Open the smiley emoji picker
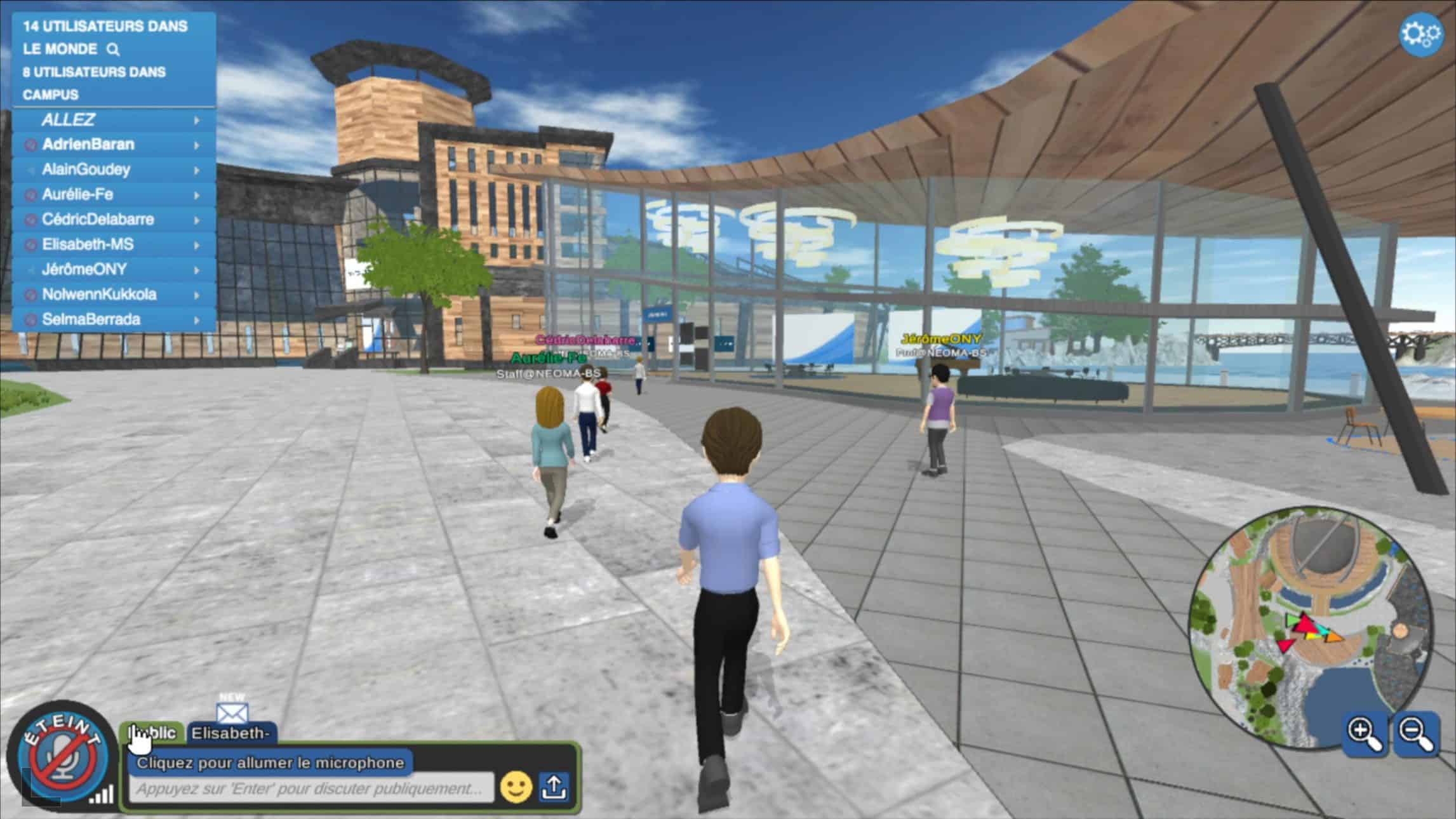 coord(516,788)
